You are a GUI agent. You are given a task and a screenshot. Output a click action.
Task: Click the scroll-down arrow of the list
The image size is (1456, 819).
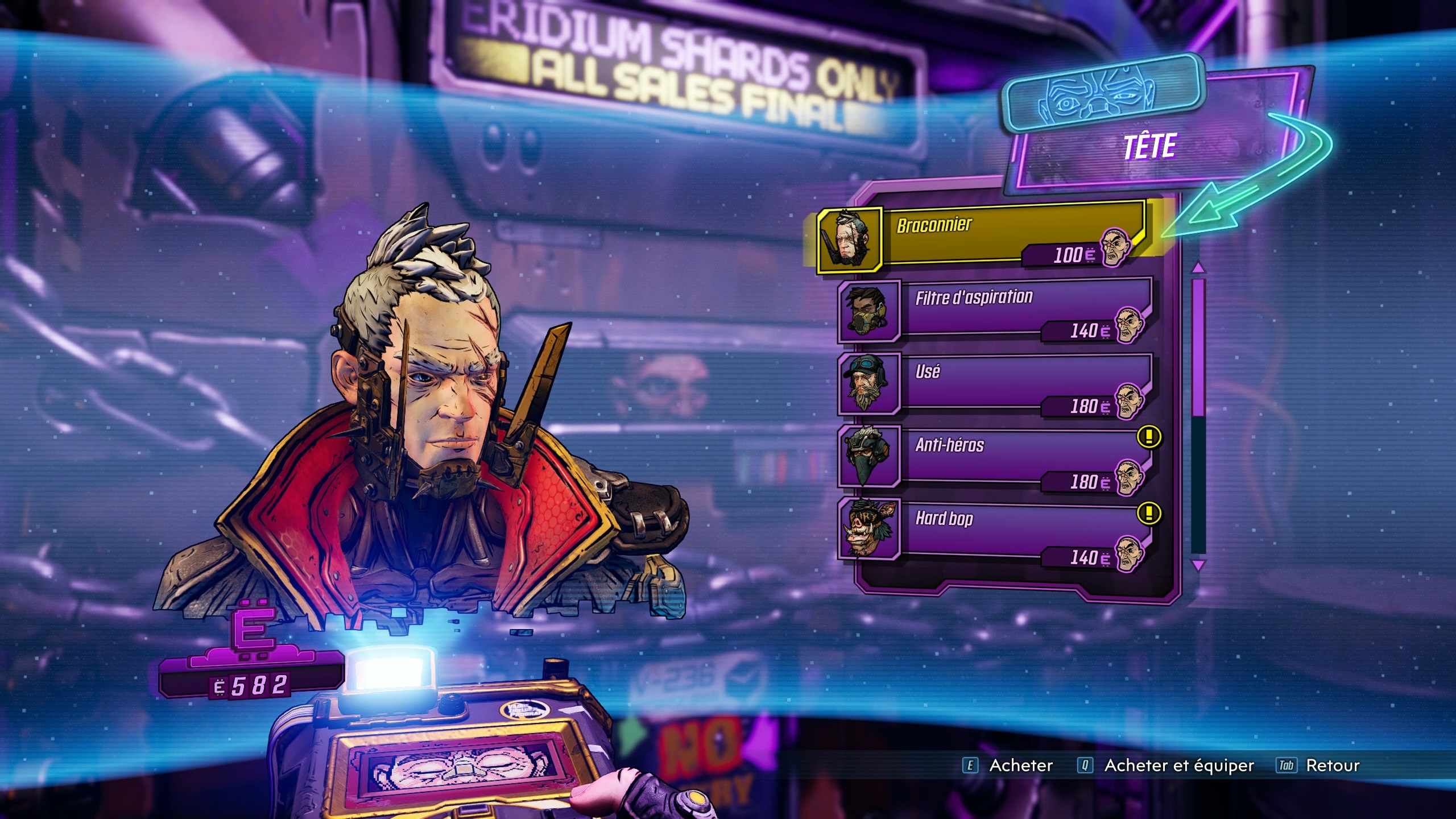point(1198,565)
